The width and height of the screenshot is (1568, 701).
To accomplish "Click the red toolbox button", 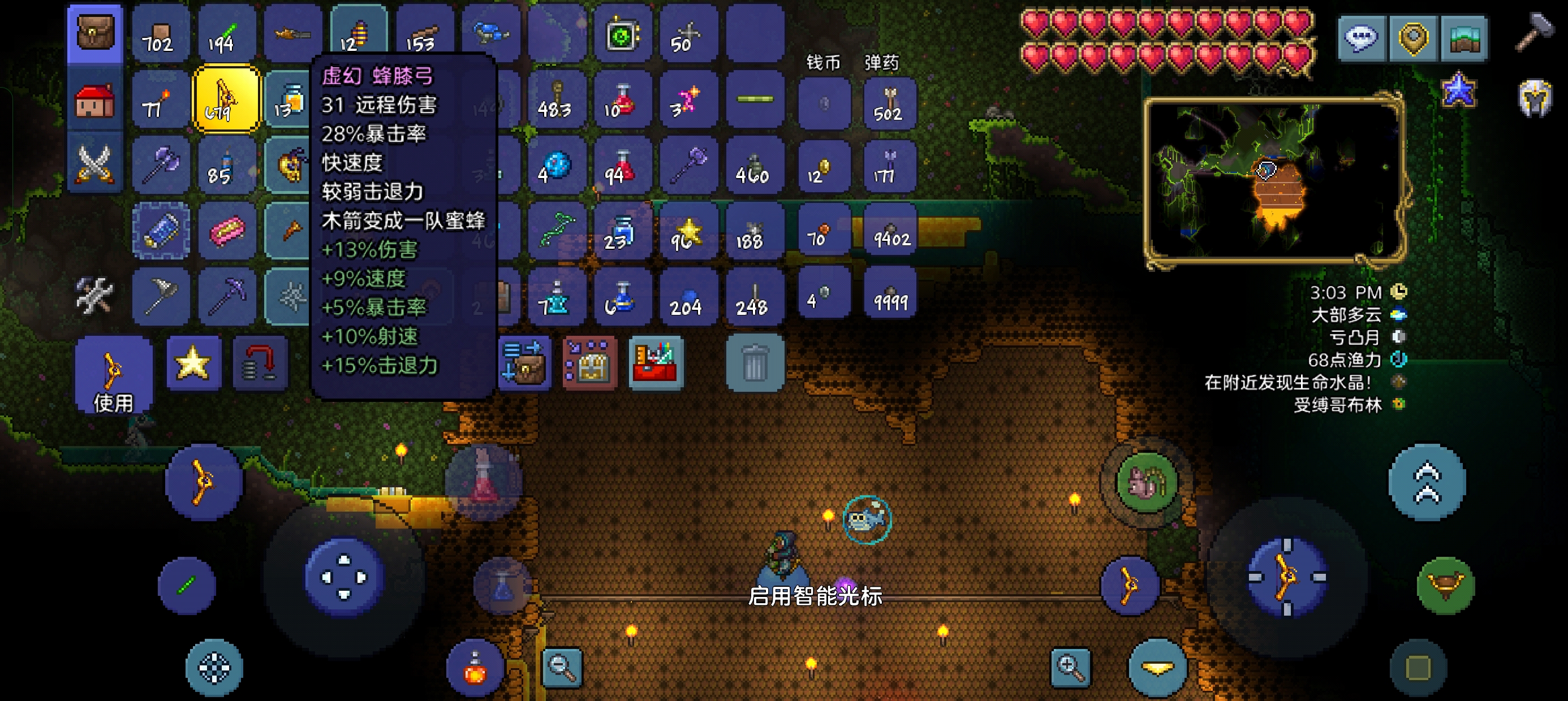I will coord(656,364).
